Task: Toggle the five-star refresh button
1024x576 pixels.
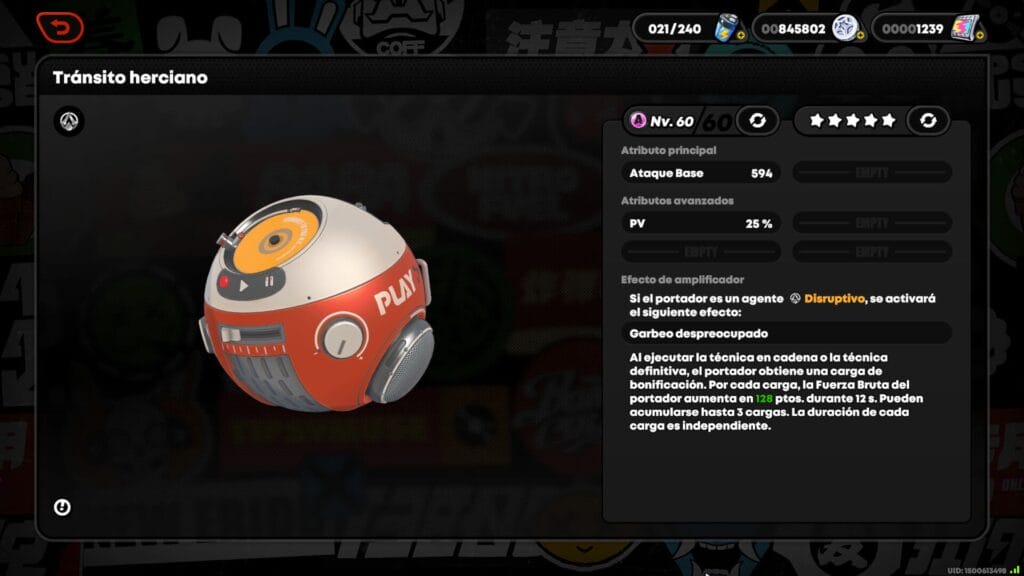Action: pyautogui.click(x=928, y=121)
